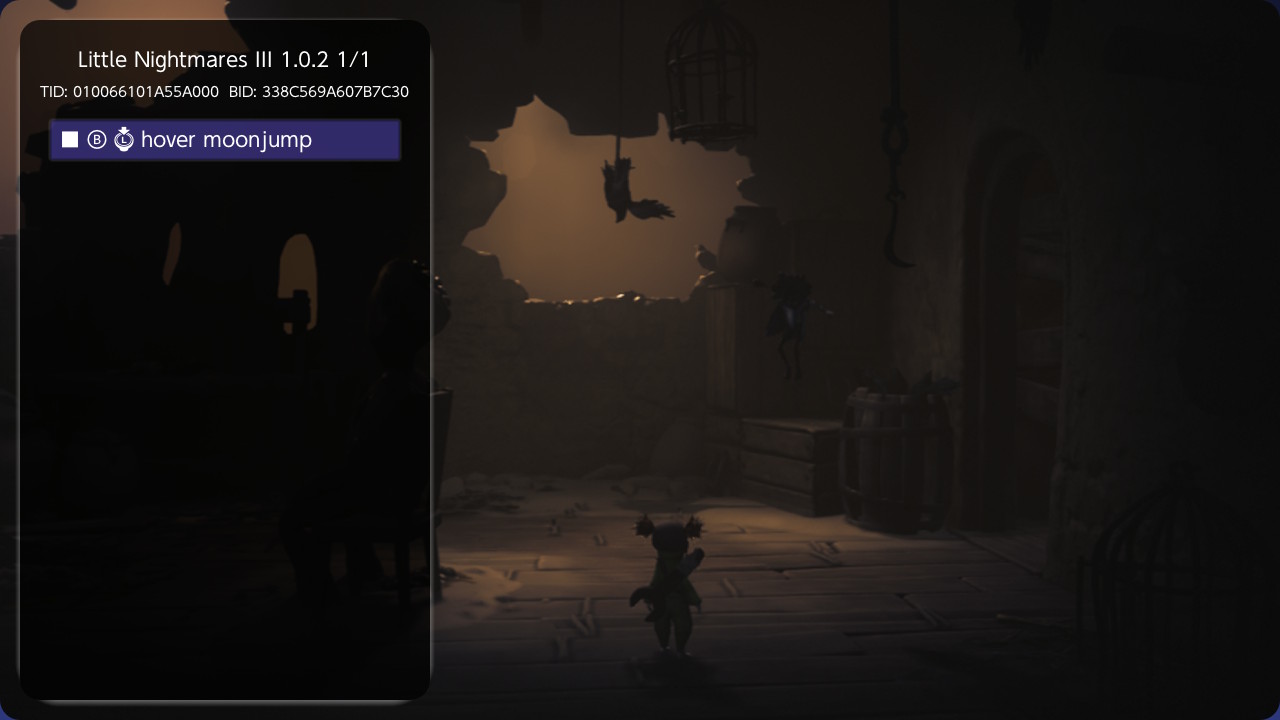
Task: Click the Little Nightmares III 1.0.2 title
Action: point(224,59)
